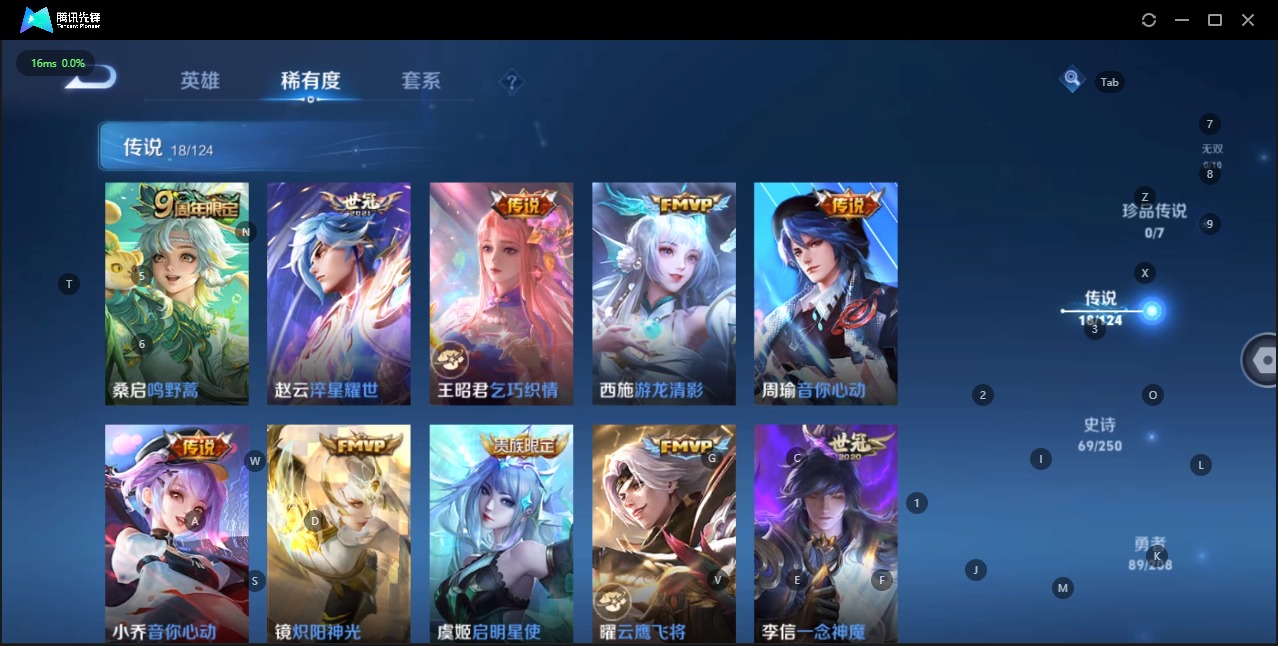Switch to the 英雄 tab

click(x=200, y=81)
